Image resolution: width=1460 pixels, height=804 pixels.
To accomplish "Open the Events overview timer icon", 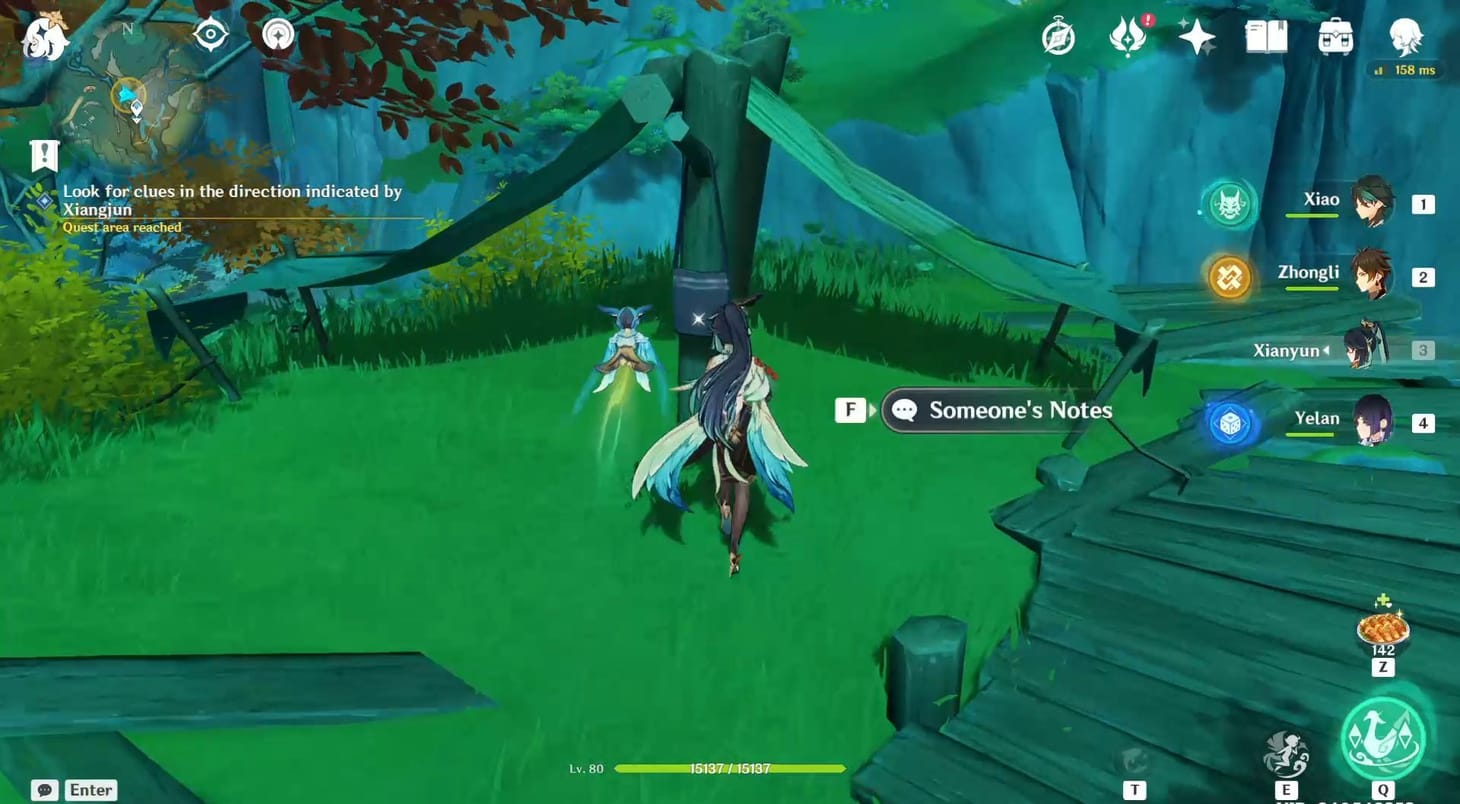I will coord(1058,36).
